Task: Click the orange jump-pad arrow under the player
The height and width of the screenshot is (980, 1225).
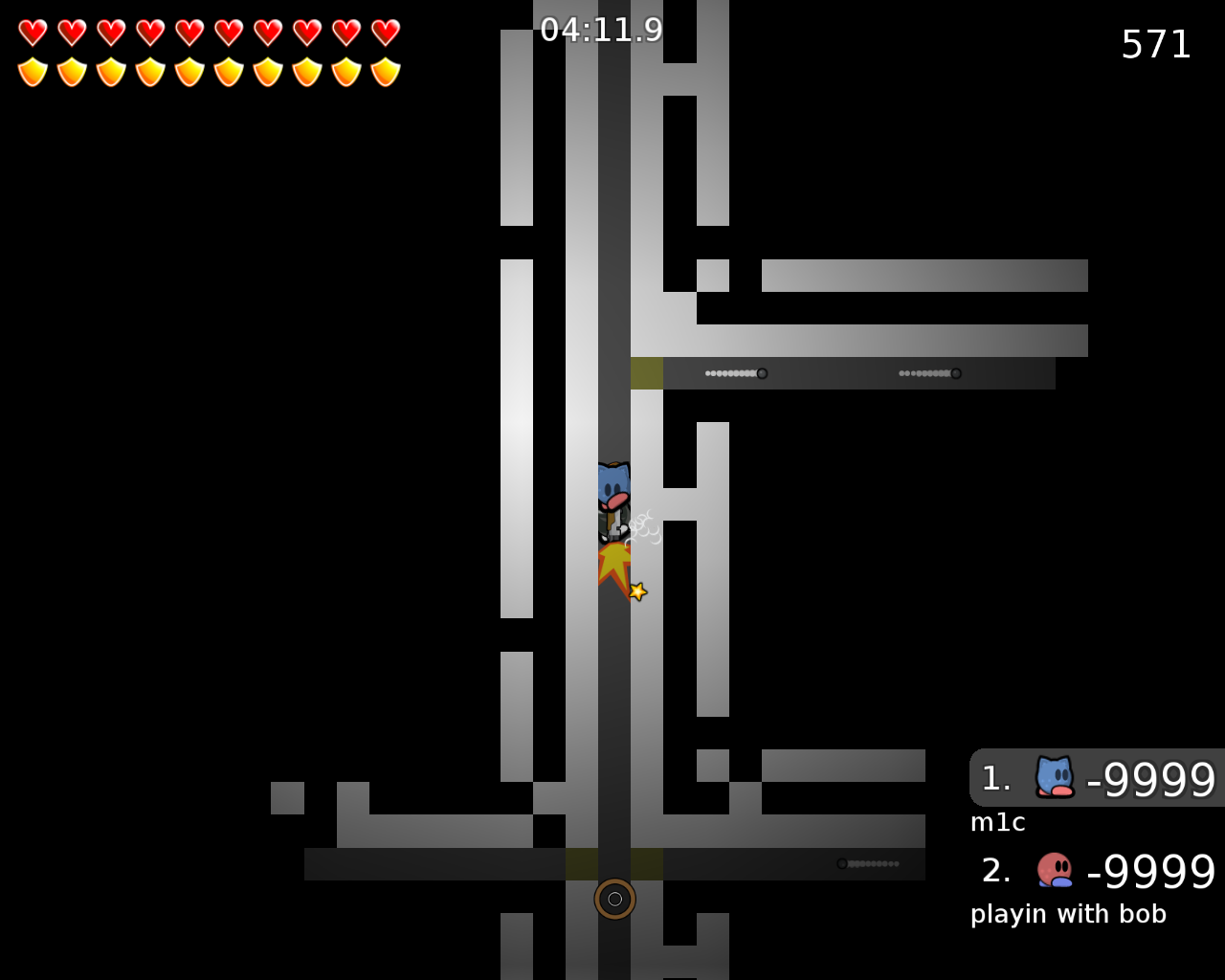Action: [615, 562]
